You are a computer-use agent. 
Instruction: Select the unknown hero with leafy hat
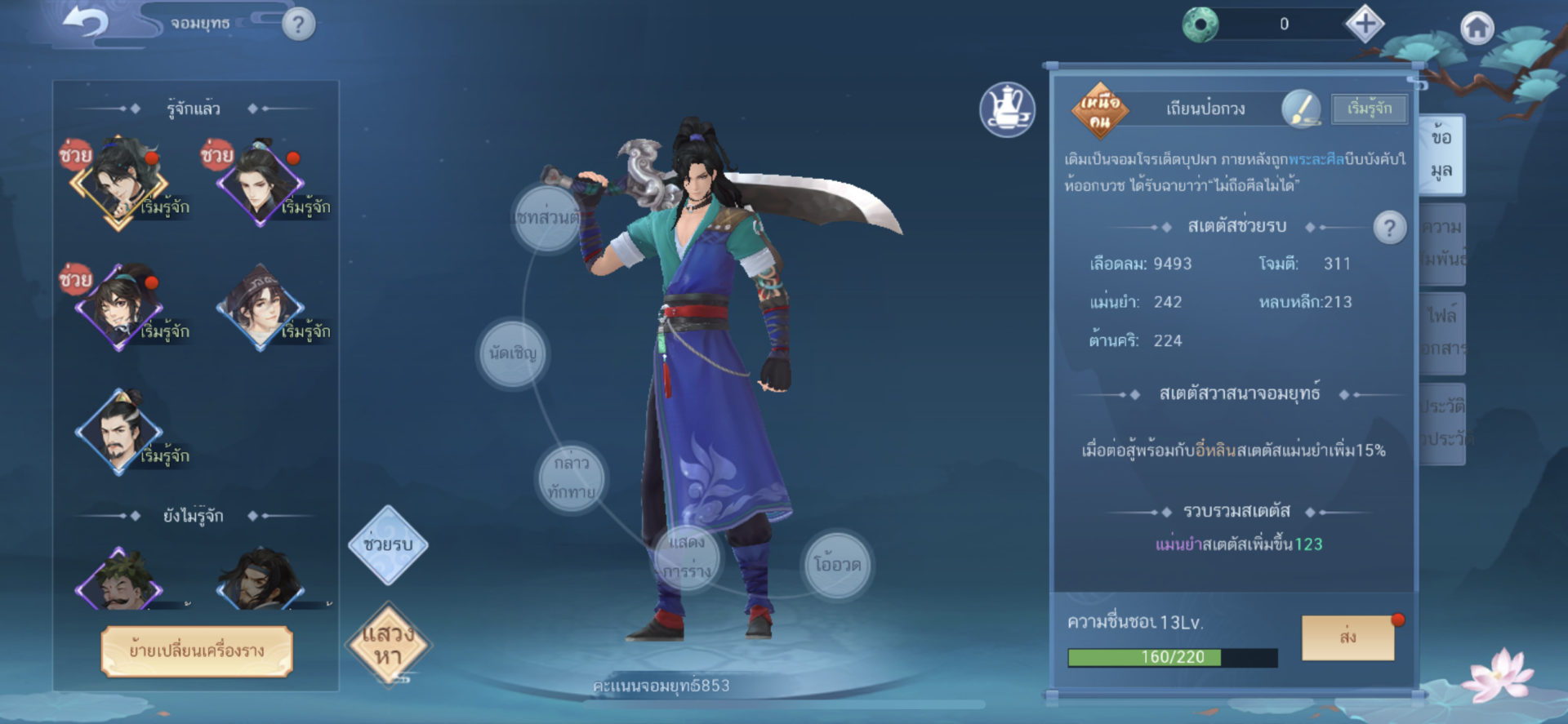coord(119,580)
